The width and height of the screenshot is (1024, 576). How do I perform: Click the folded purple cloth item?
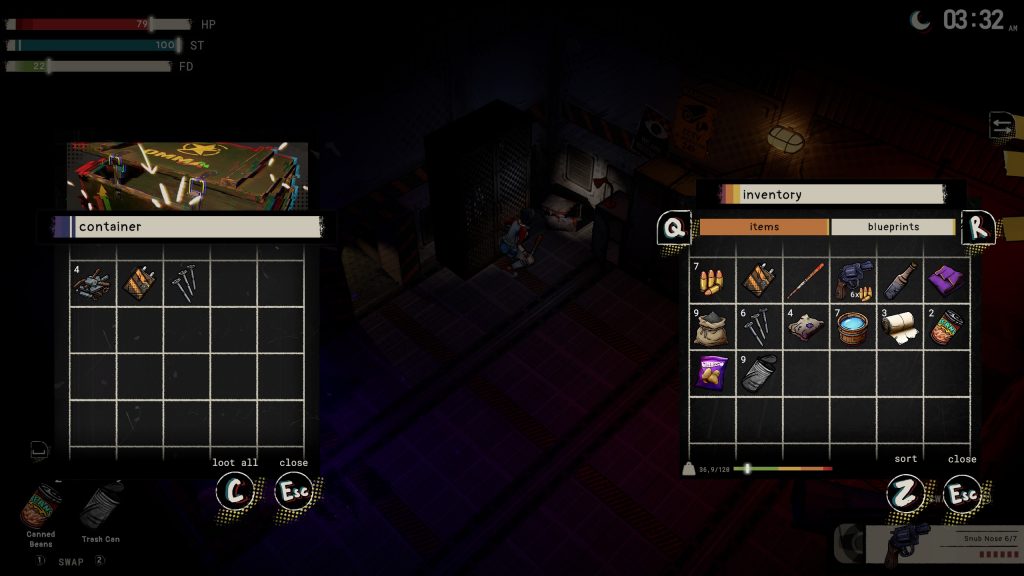[x=946, y=281]
